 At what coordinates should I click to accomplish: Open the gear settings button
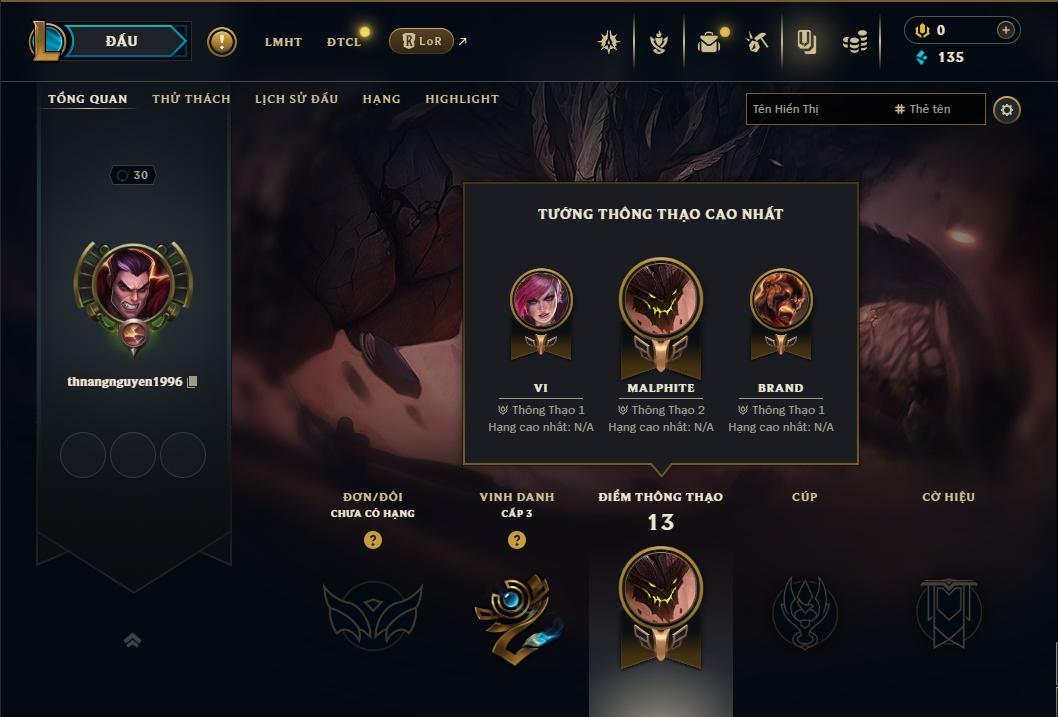[x=1007, y=109]
